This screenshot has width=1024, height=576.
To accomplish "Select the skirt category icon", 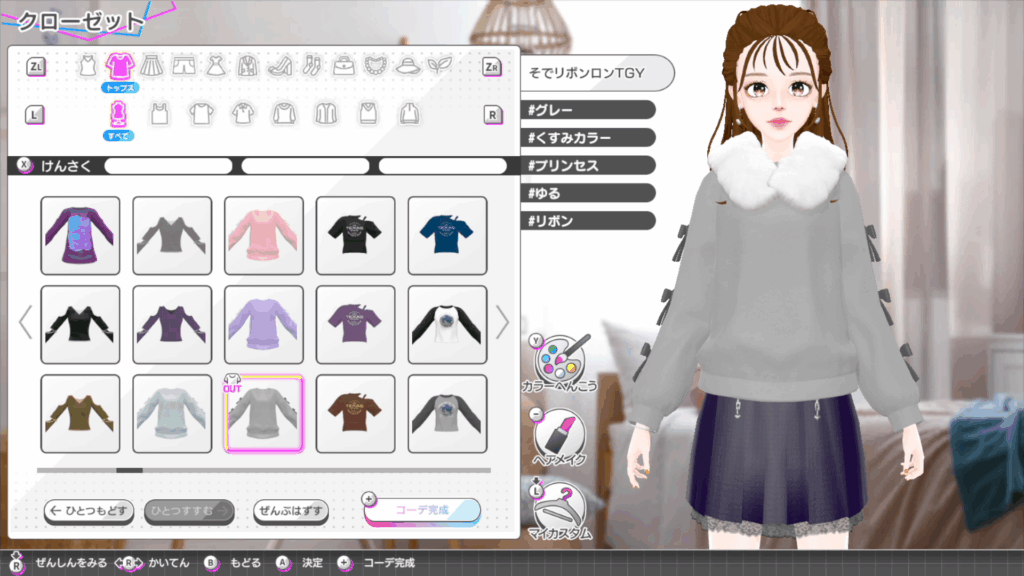I will point(151,66).
